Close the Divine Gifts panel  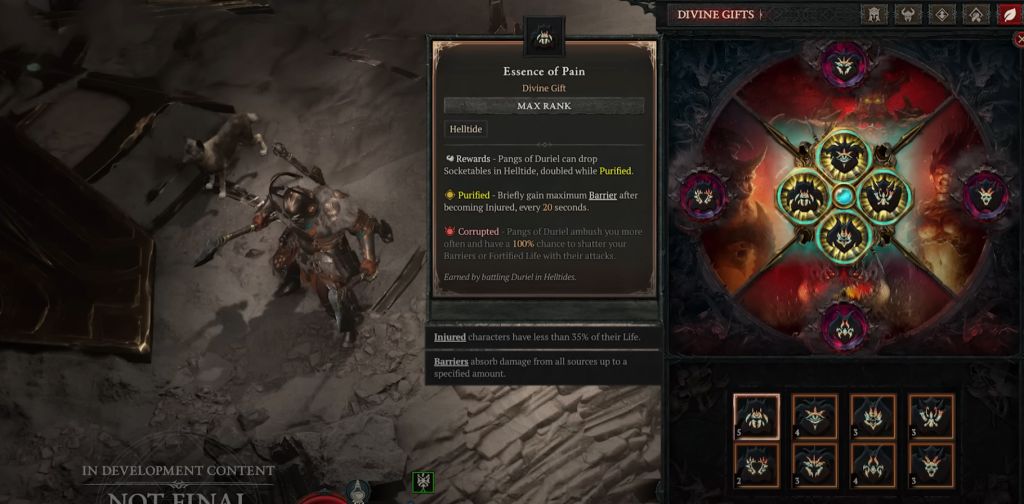[1019, 40]
